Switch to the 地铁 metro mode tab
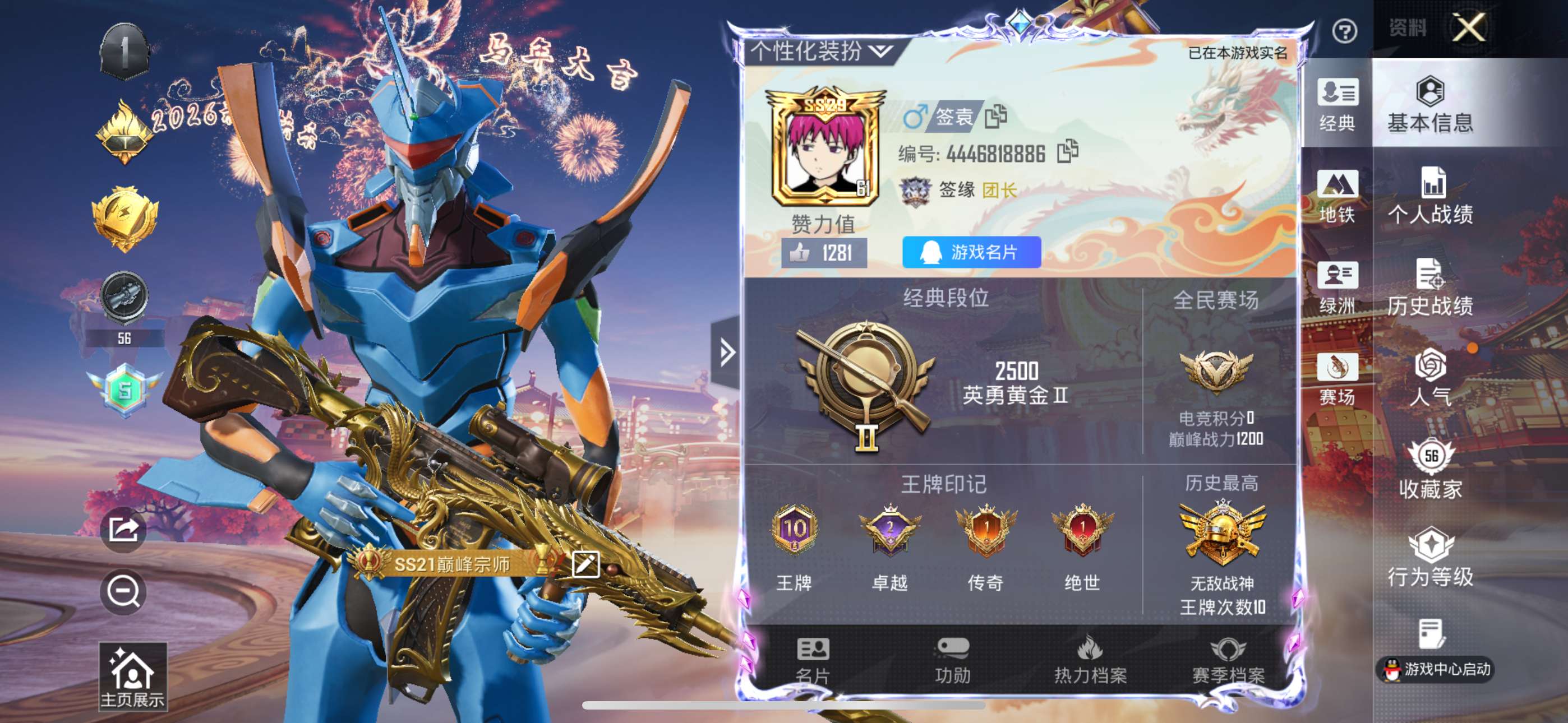This screenshot has height=723, width=1568. (1338, 196)
